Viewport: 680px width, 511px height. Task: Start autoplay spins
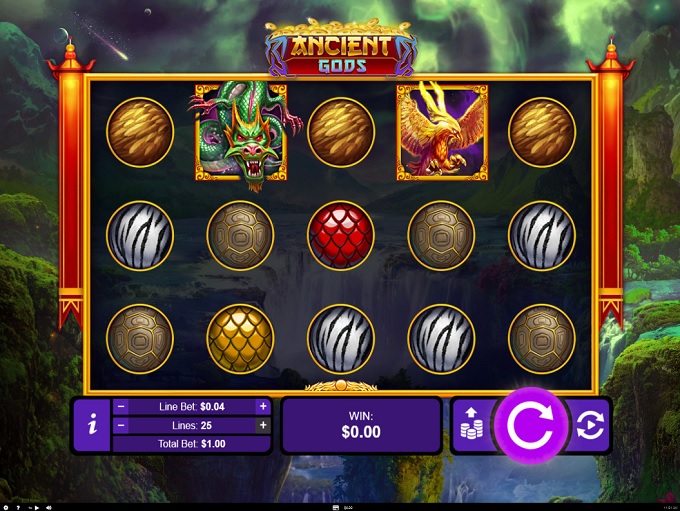[x=590, y=427]
